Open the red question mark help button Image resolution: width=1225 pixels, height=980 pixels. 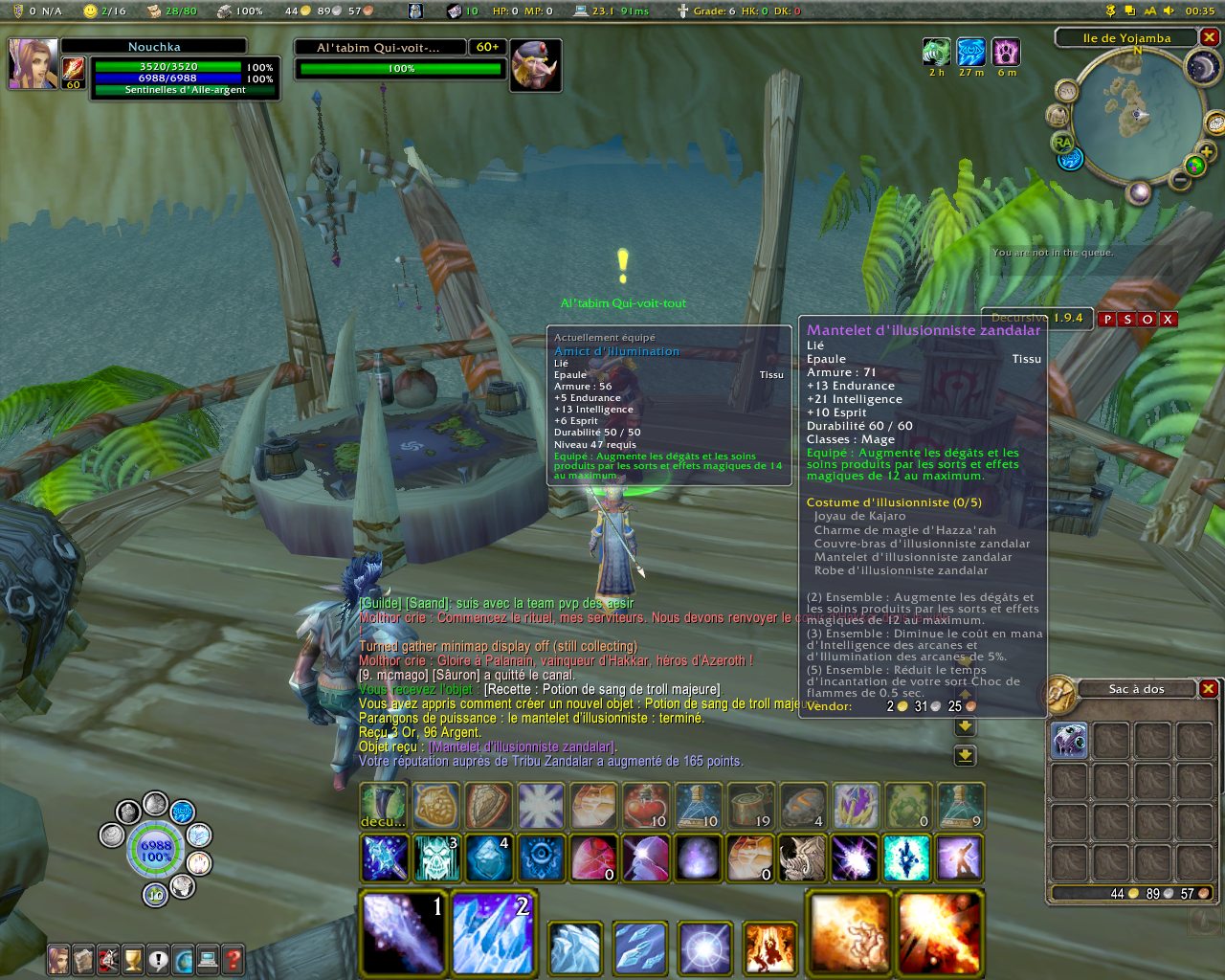[x=233, y=959]
